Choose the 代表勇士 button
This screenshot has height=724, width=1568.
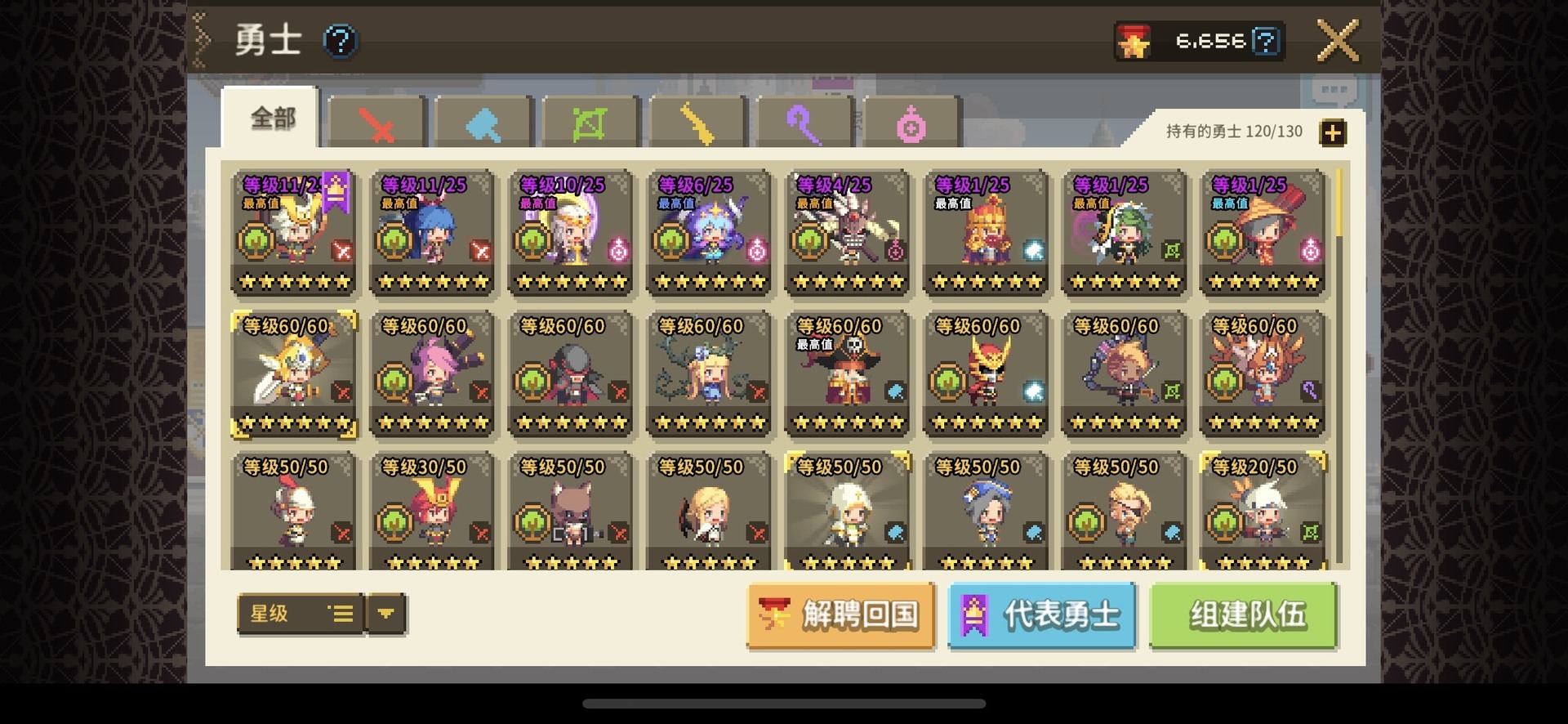pos(1042,615)
